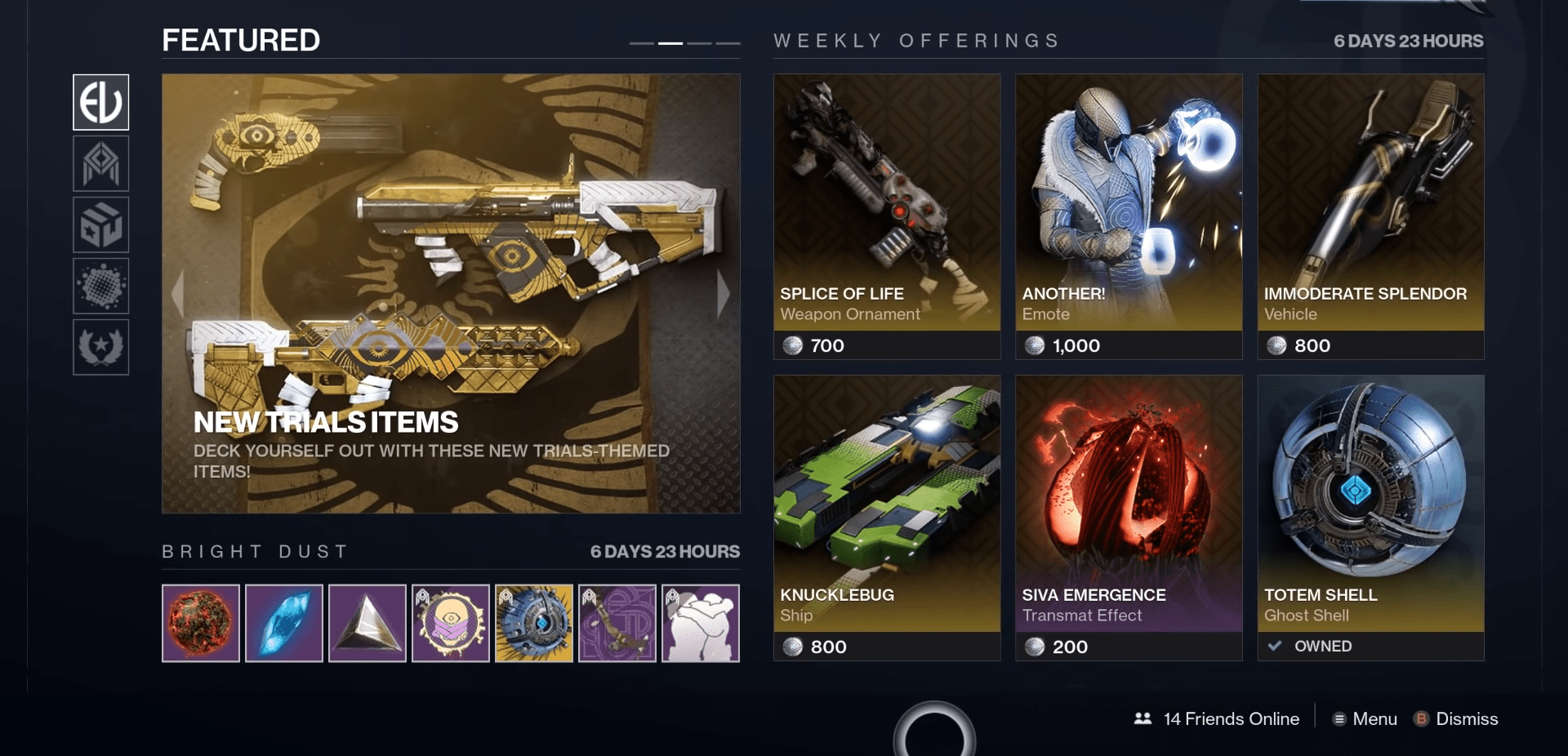This screenshot has height=756, width=1568.
Task: Pick the blue crystal shard Bright Dust item
Action: coord(284,623)
